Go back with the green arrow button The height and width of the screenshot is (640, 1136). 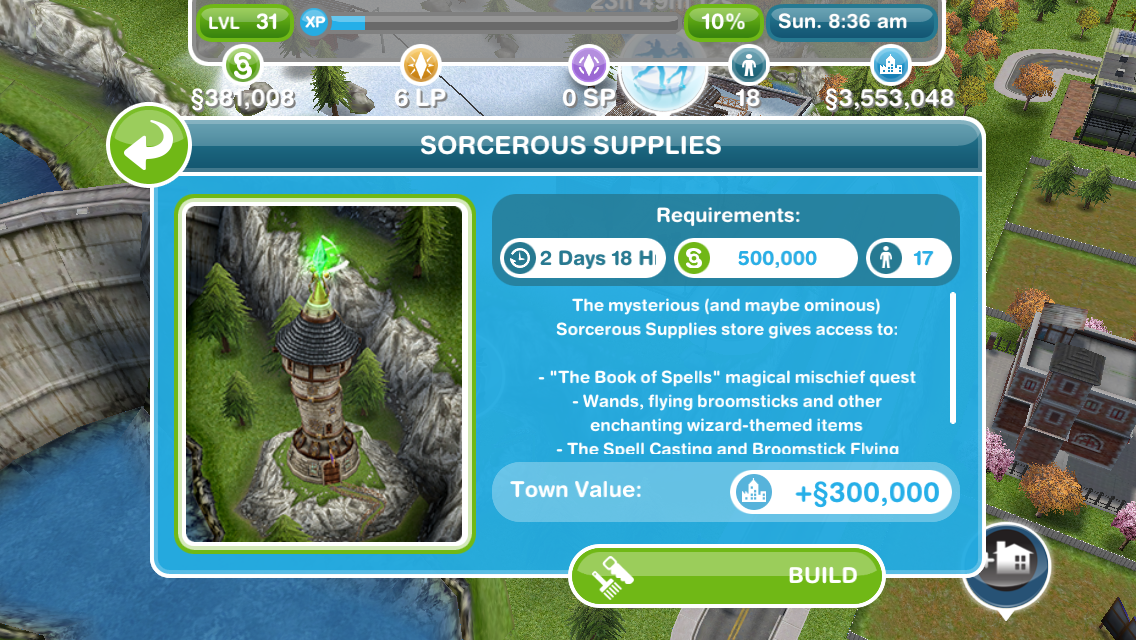coord(148,145)
